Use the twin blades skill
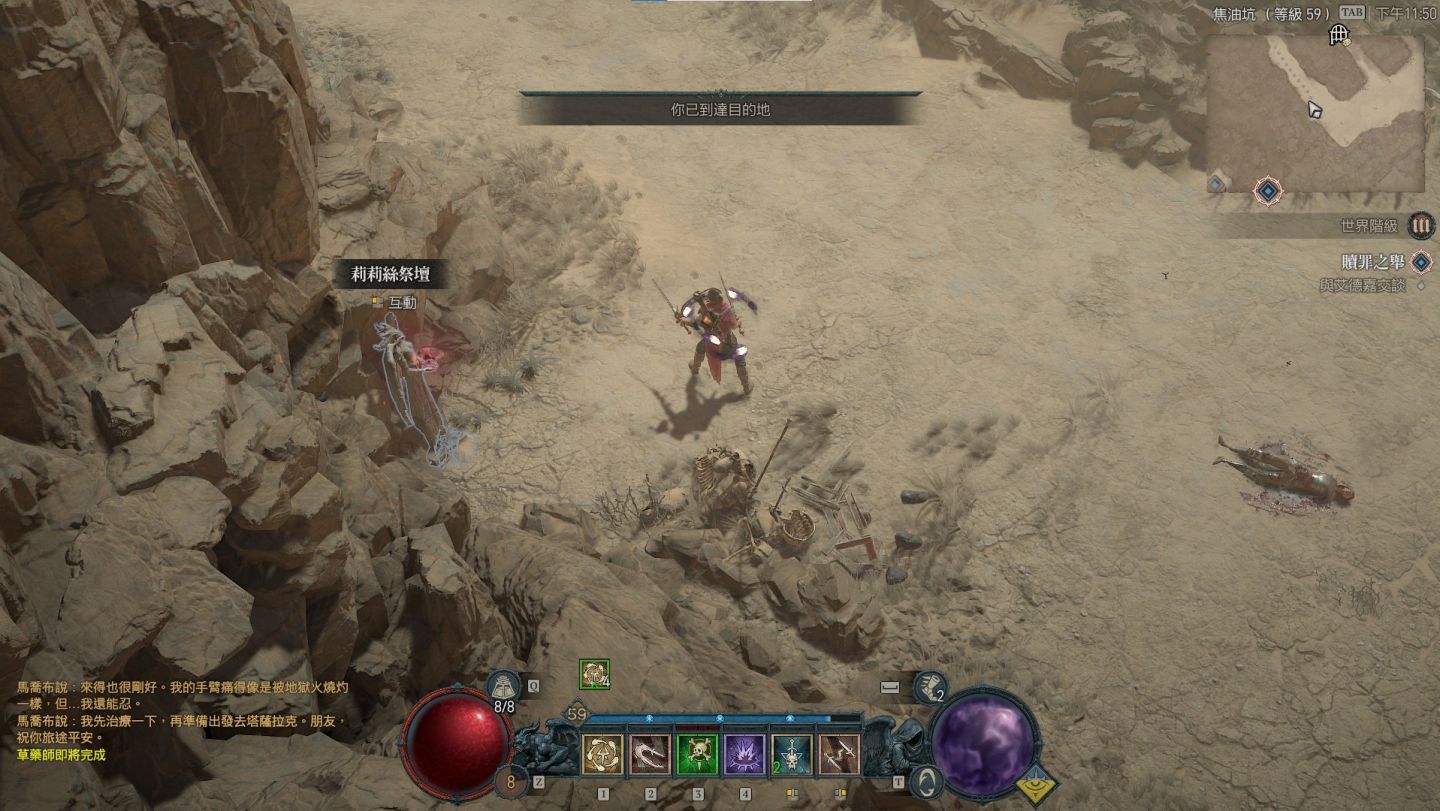 (839, 755)
